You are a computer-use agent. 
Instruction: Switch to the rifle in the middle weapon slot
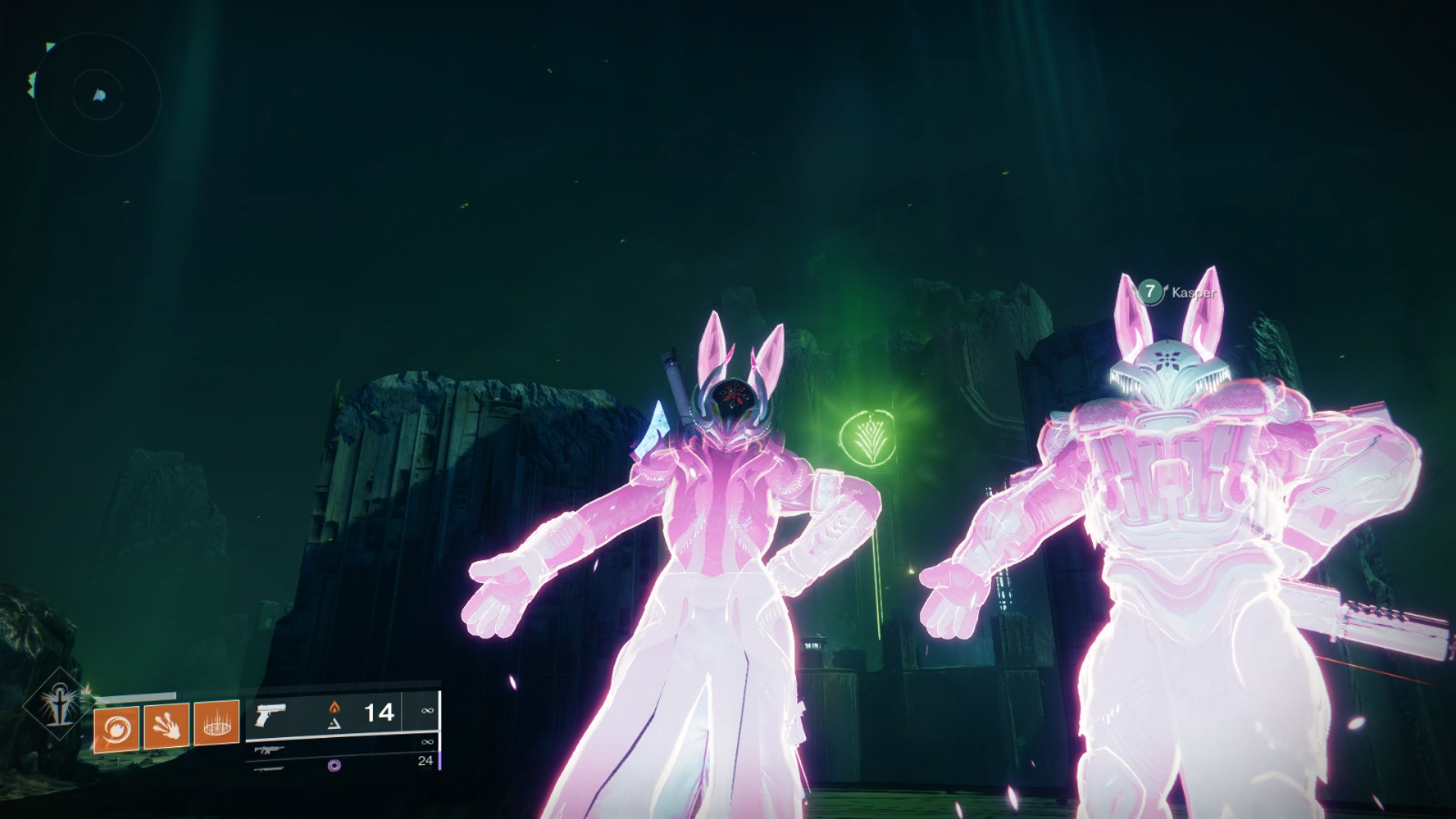pyautogui.click(x=271, y=749)
